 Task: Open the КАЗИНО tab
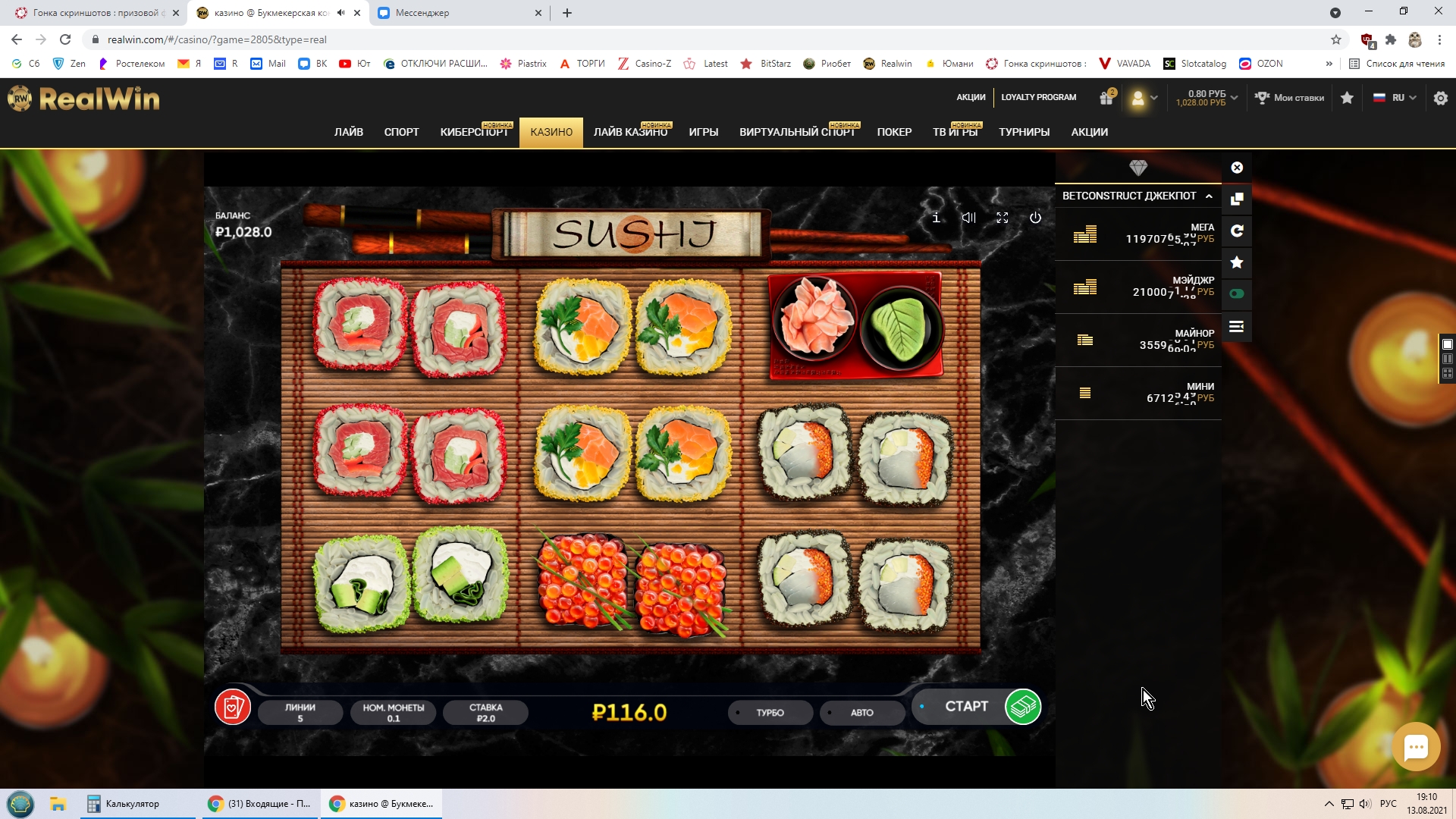[551, 132]
